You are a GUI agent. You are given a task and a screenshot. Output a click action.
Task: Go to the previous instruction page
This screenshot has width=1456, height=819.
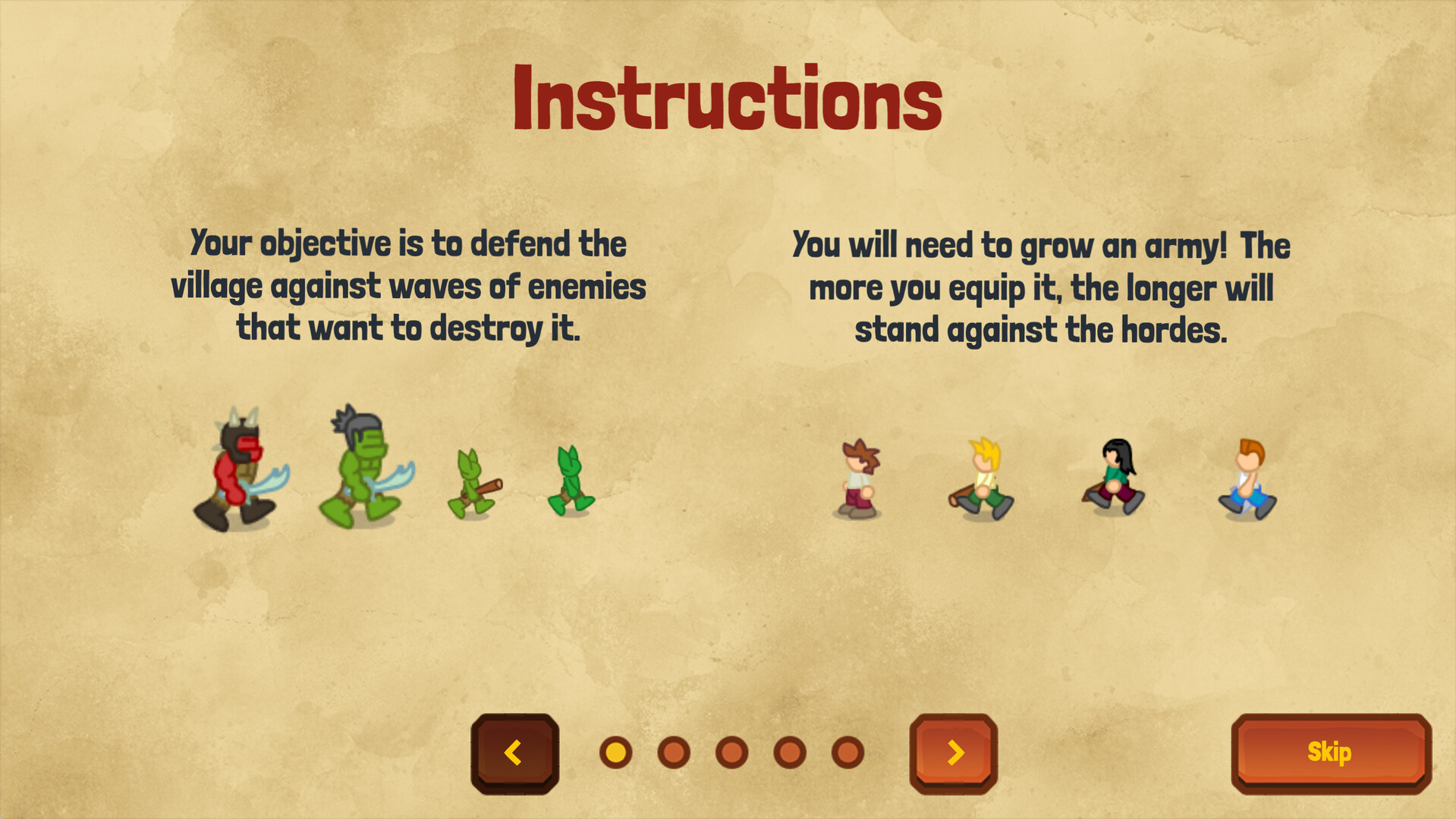(514, 753)
